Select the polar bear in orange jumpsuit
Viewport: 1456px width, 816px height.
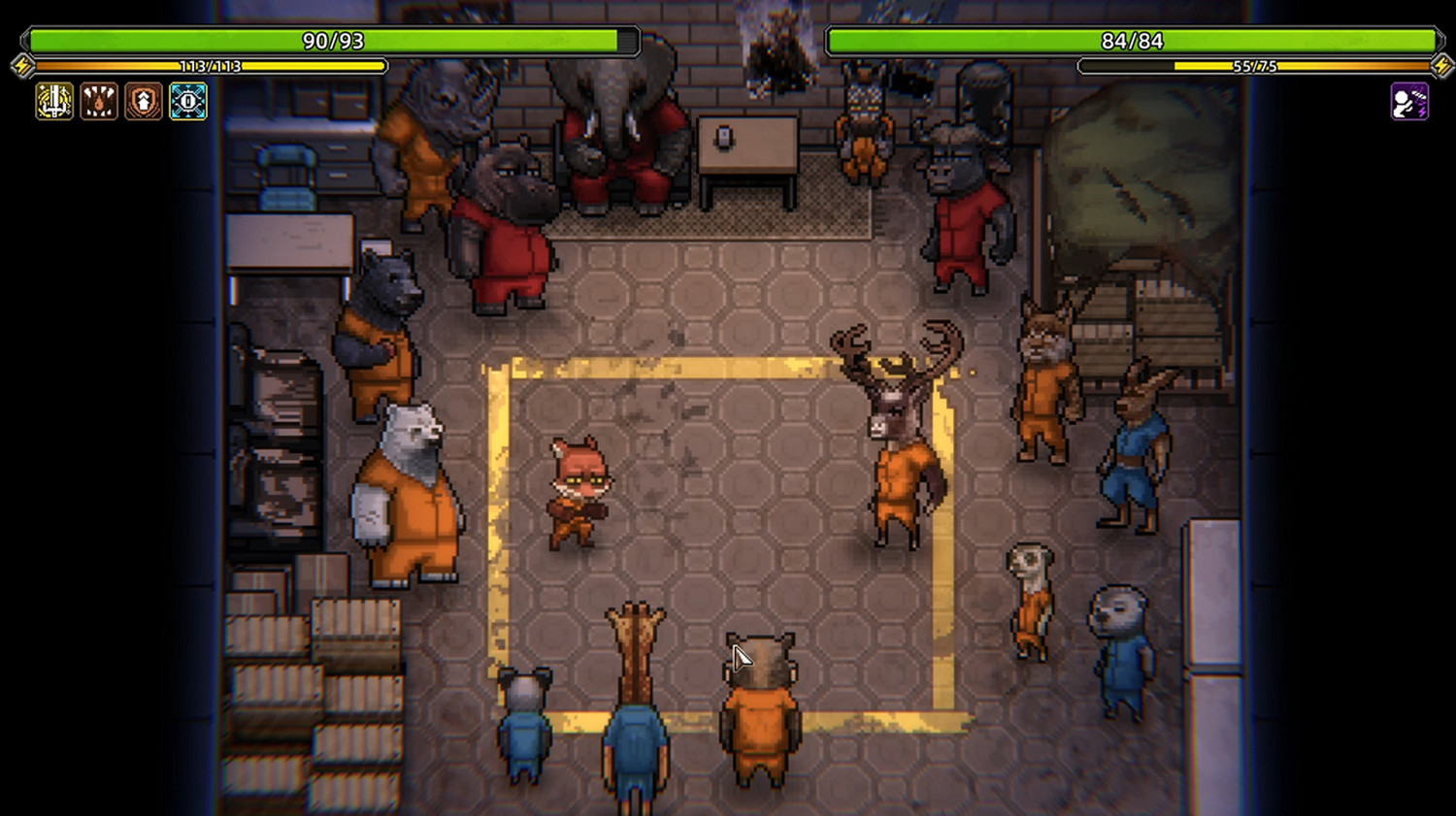coord(408,495)
